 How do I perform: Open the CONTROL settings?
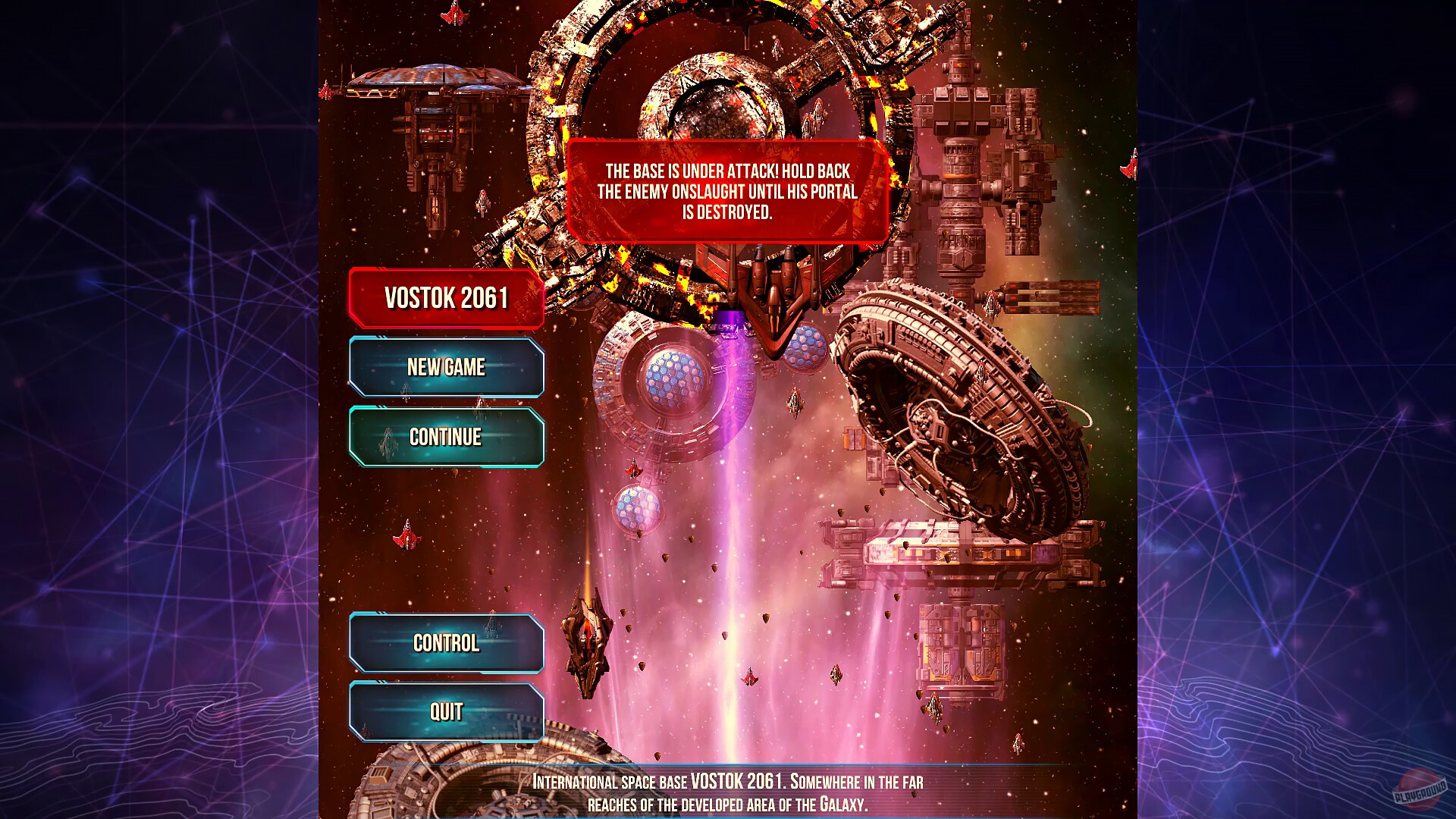click(446, 644)
